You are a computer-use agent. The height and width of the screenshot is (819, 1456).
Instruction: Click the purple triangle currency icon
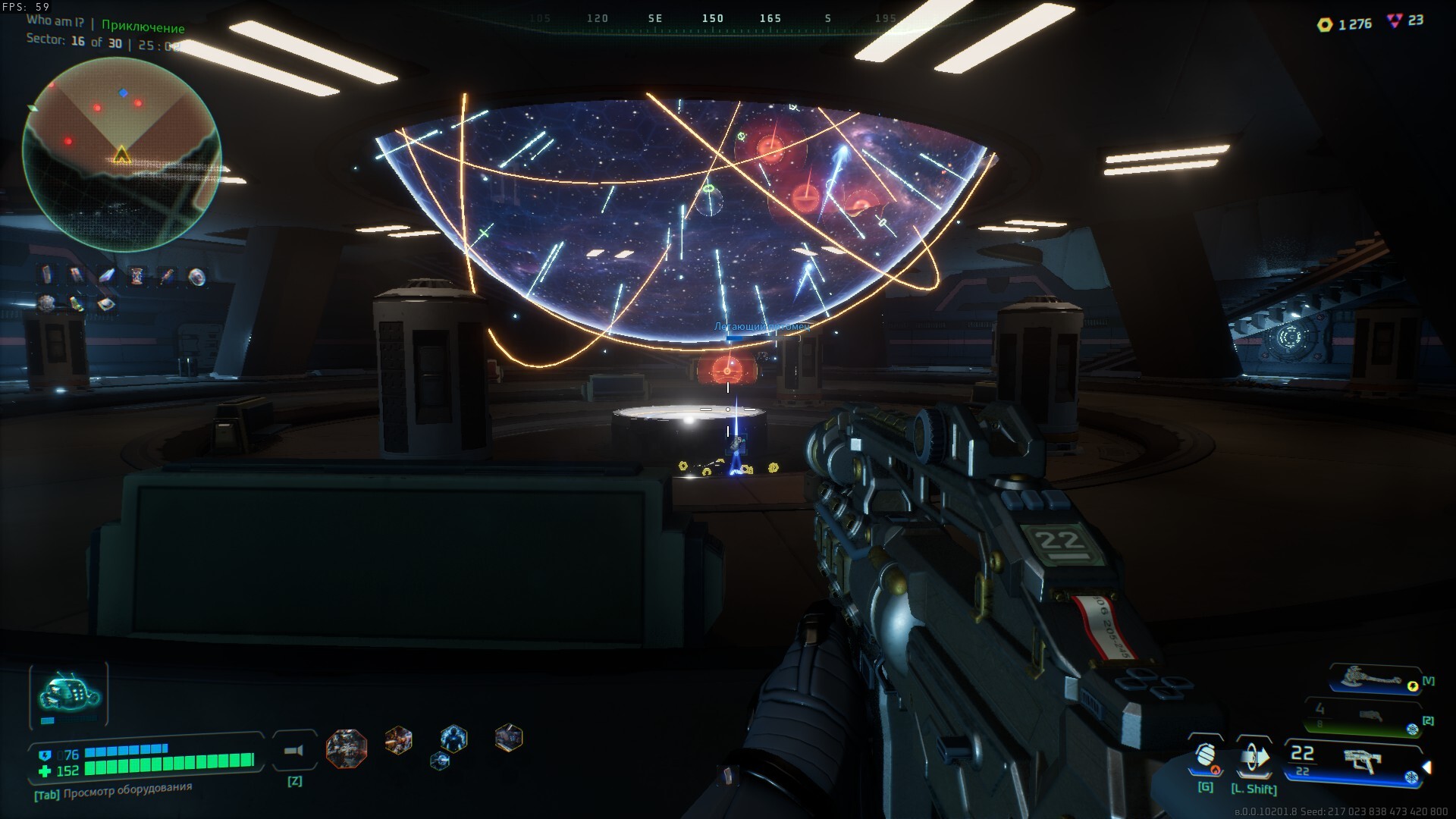pyautogui.click(x=1394, y=21)
